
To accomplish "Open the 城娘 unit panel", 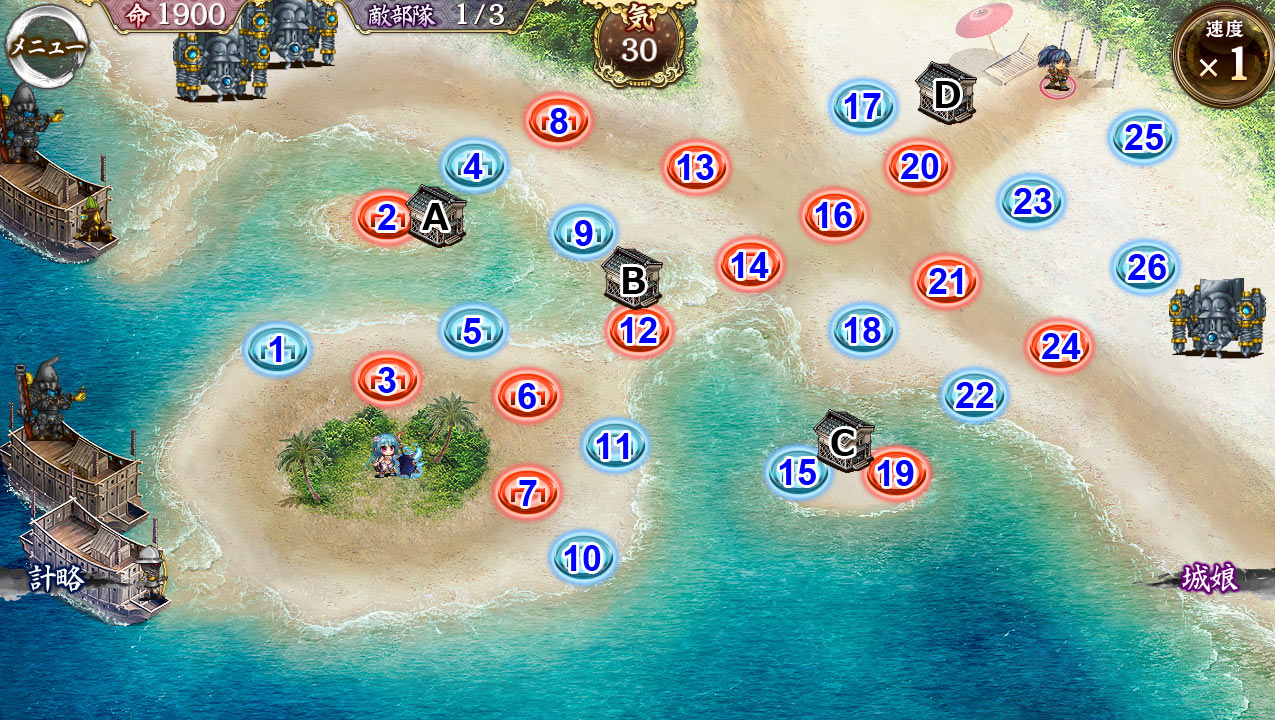I will pyautogui.click(x=1210, y=578).
